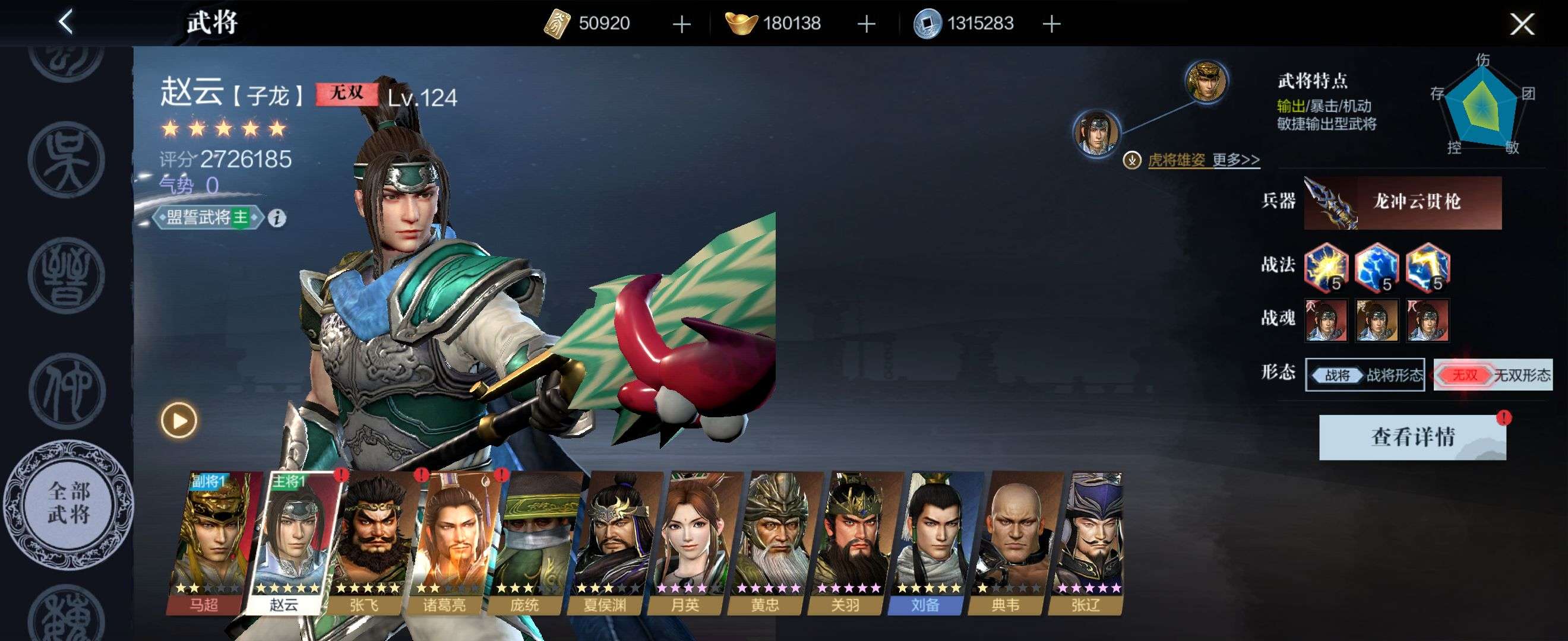
Task: Play the character preview animation
Action: point(179,420)
